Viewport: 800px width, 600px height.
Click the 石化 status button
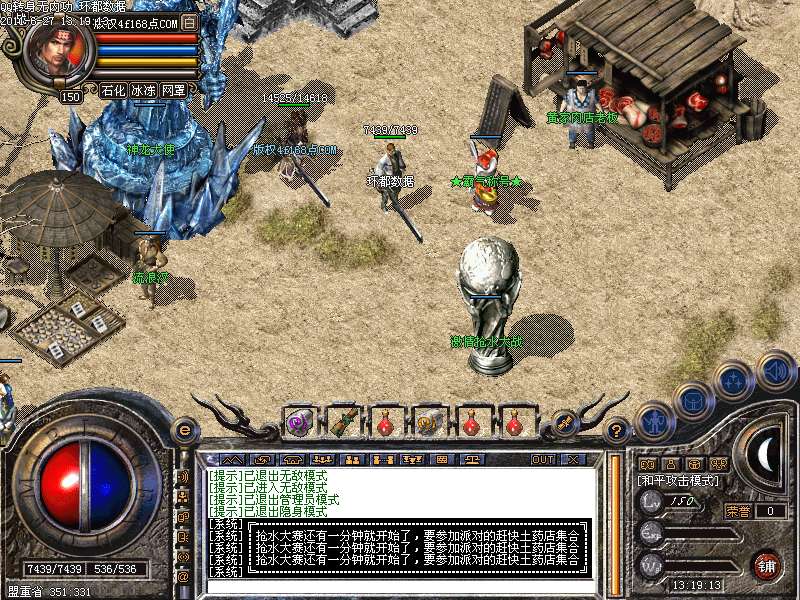pyautogui.click(x=113, y=90)
